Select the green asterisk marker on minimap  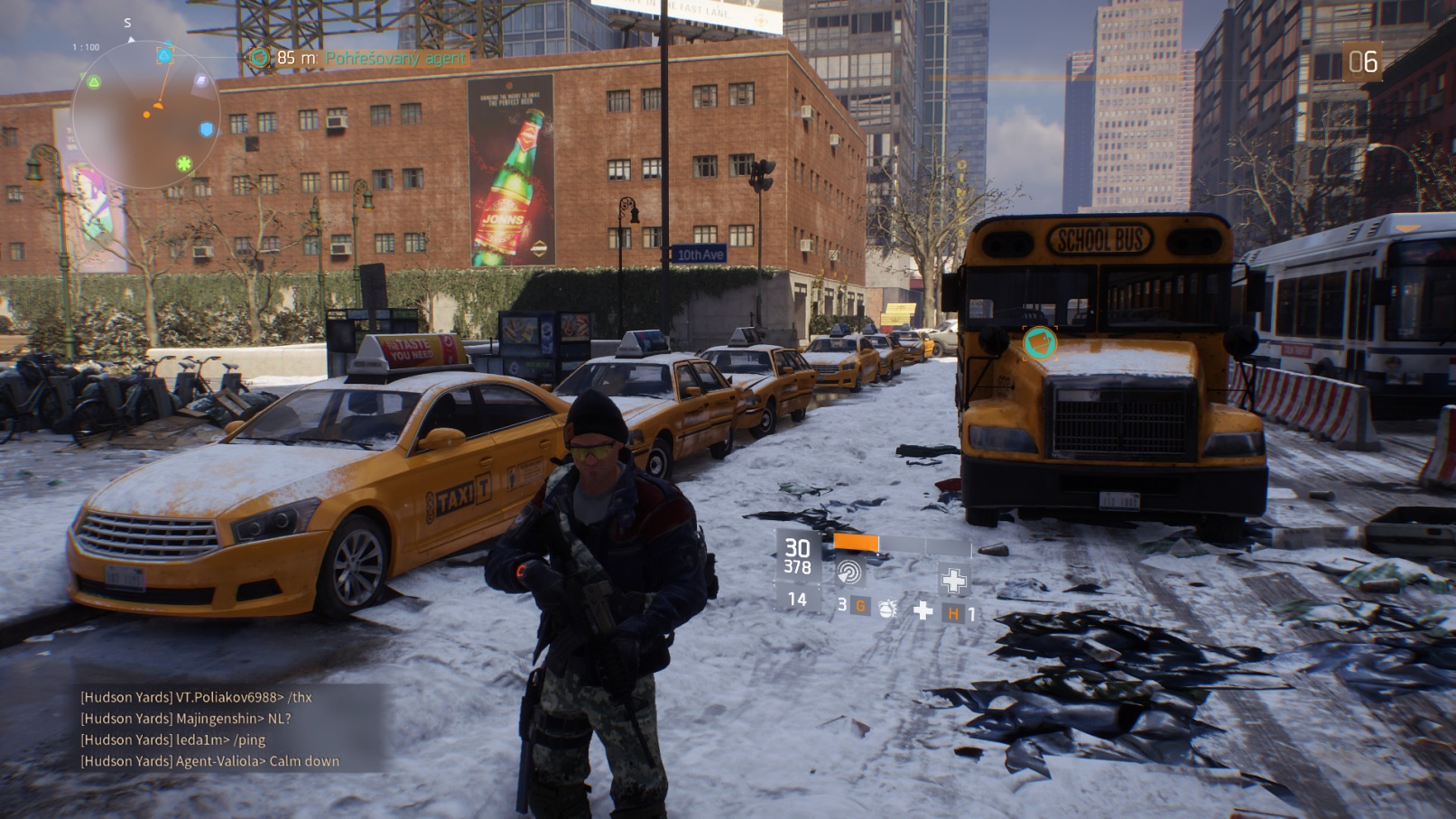coord(184,163)
